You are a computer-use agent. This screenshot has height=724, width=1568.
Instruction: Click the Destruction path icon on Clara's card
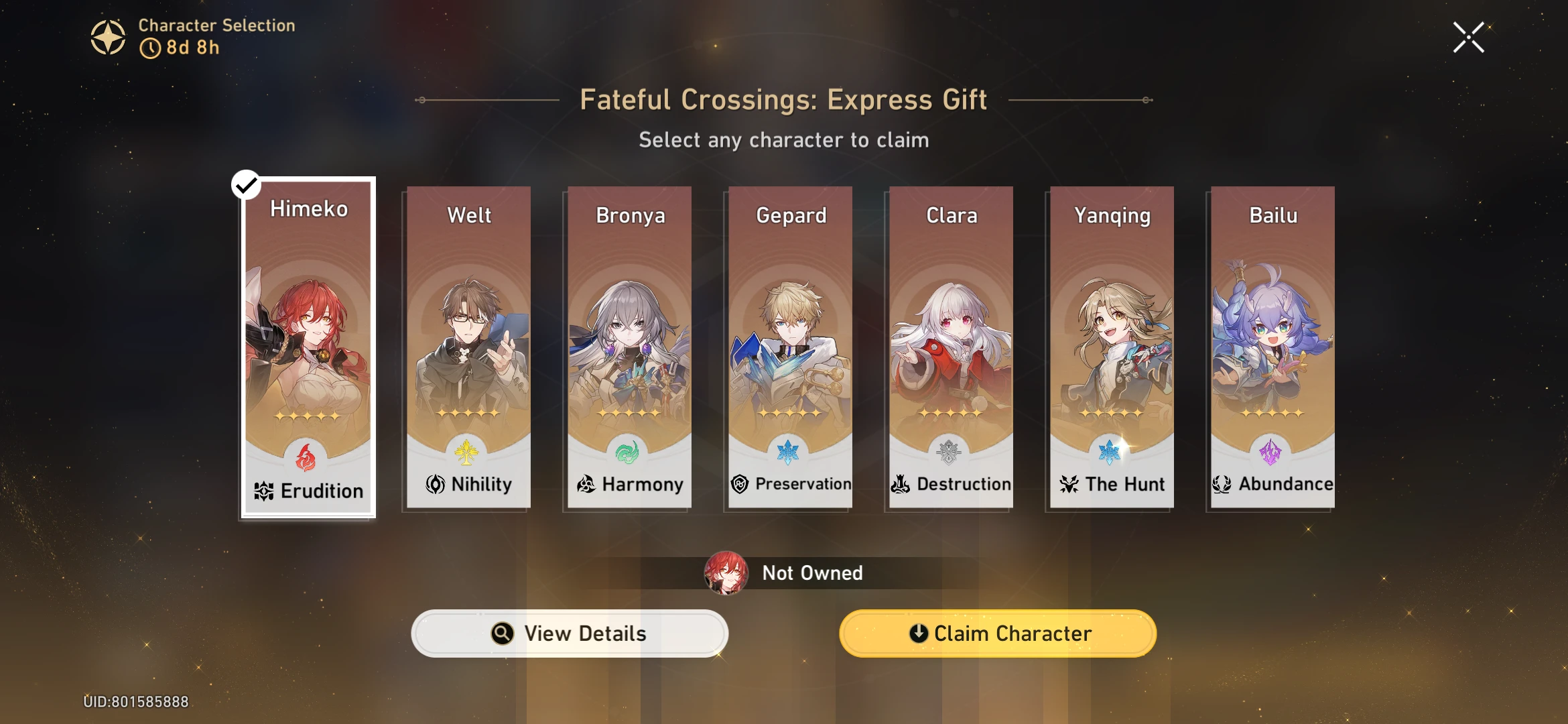point(901,484)
